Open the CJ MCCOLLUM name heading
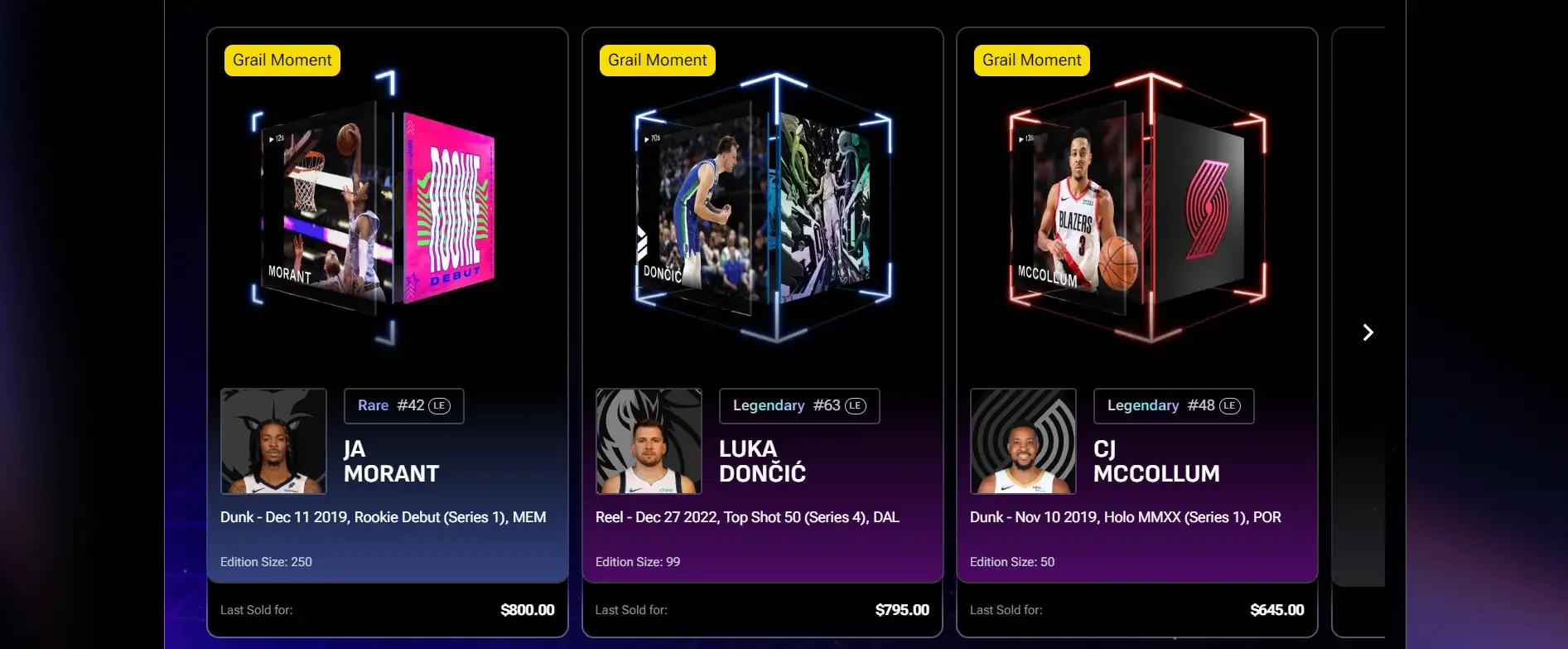This screenshot has height=649, width=1568. coord(1156,462)
